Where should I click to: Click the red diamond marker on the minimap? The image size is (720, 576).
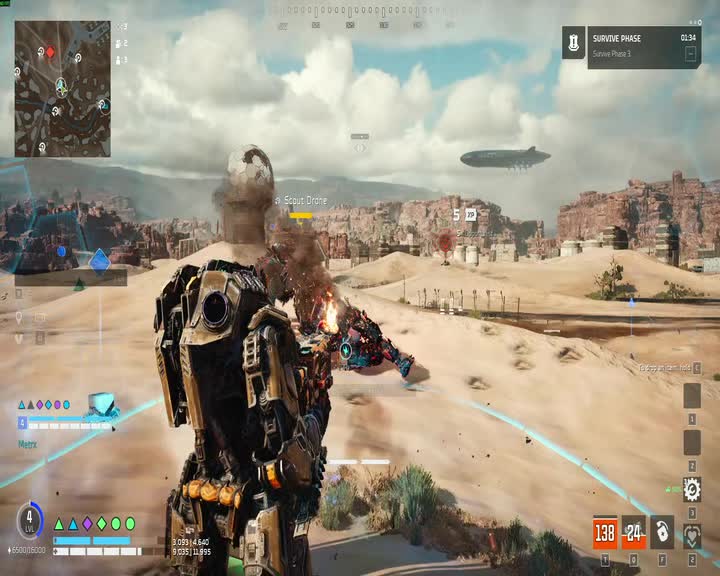pos(50,52)
